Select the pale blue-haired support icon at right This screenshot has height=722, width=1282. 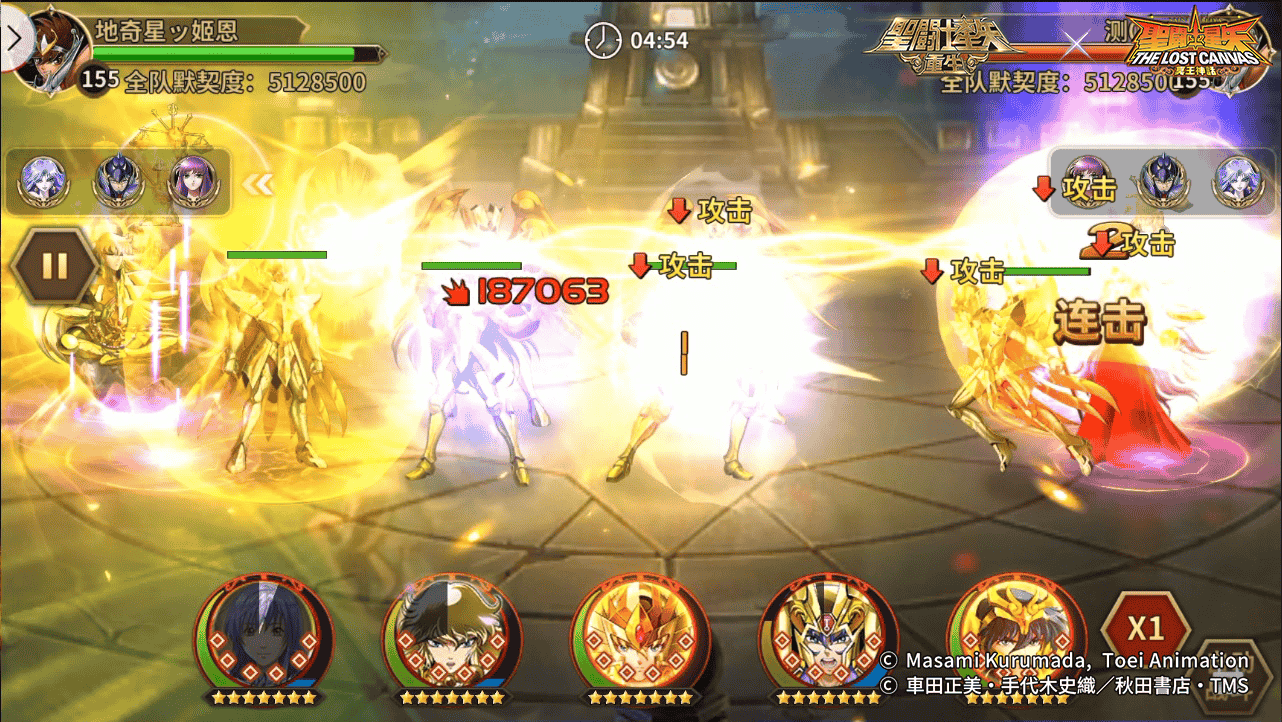coord(1237,182)
